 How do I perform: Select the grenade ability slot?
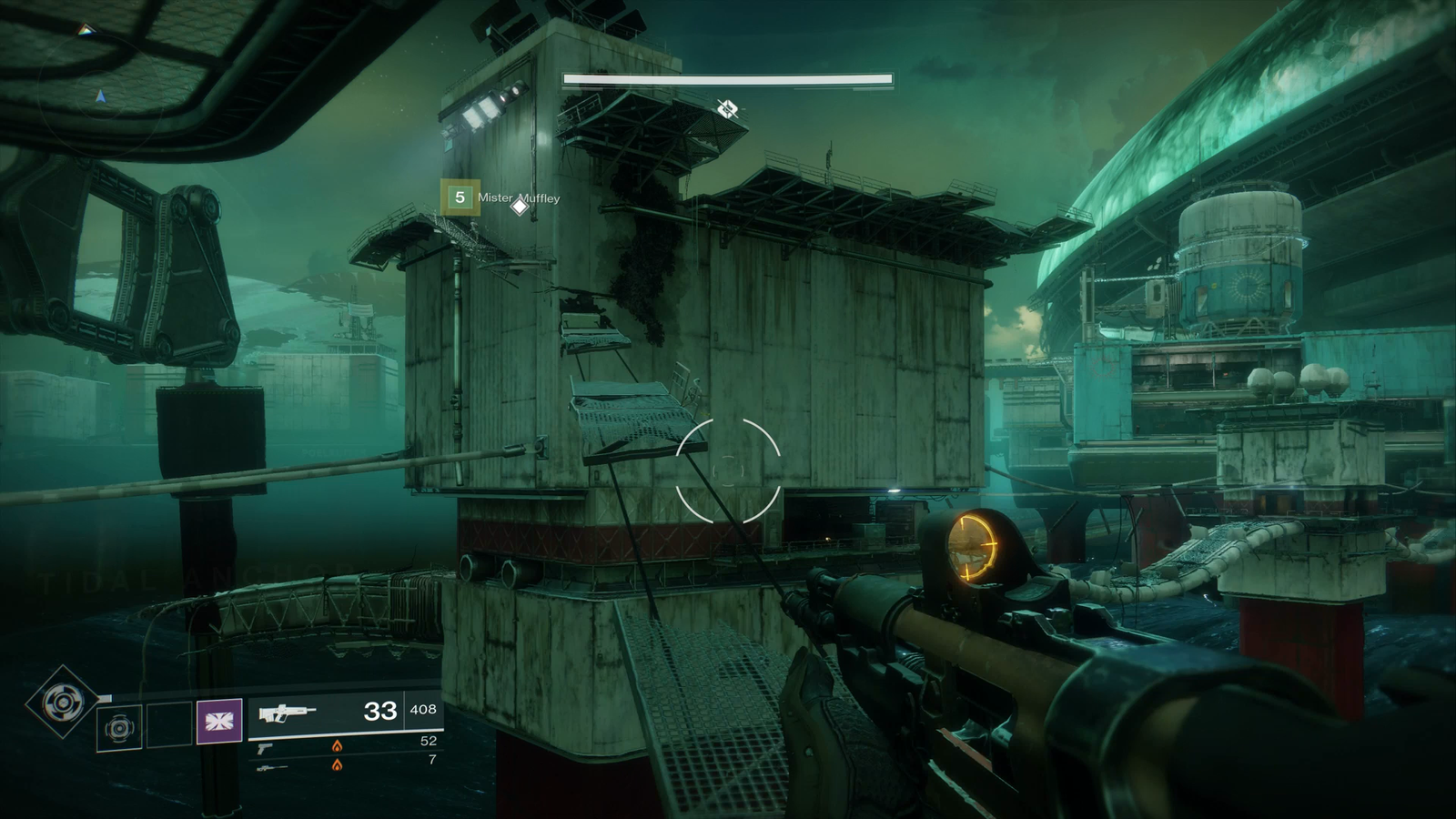119,727
